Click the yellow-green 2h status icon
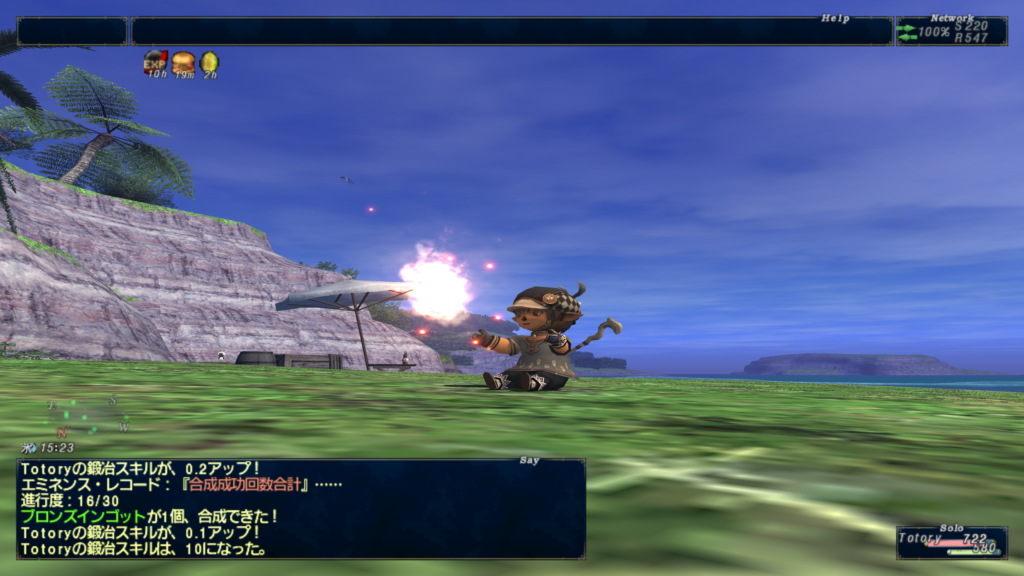 pyautogui.click(x=209, y=63)
